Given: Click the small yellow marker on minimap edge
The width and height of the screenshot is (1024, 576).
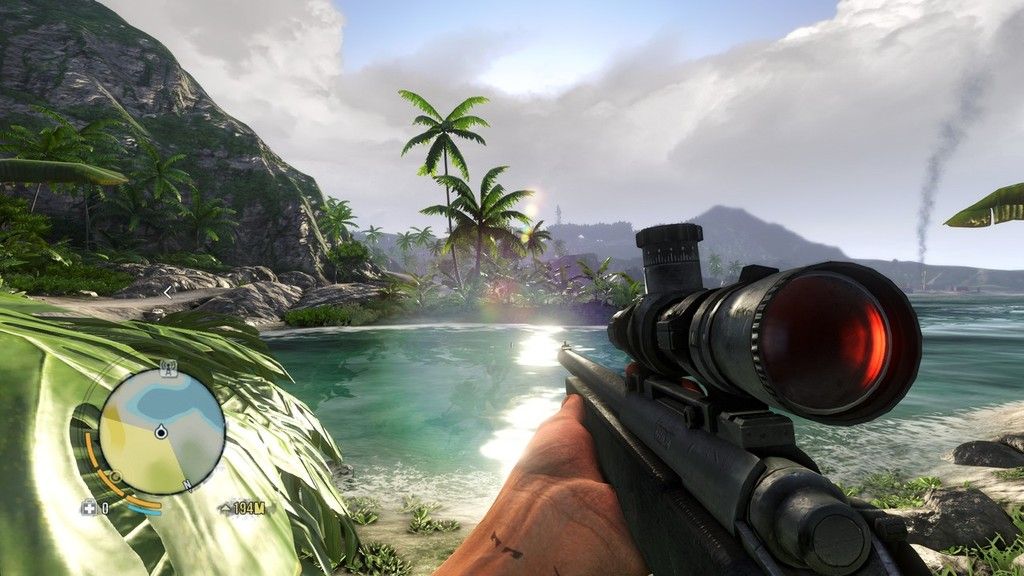Looking at the screenshot, I should (x=114, y=477).
